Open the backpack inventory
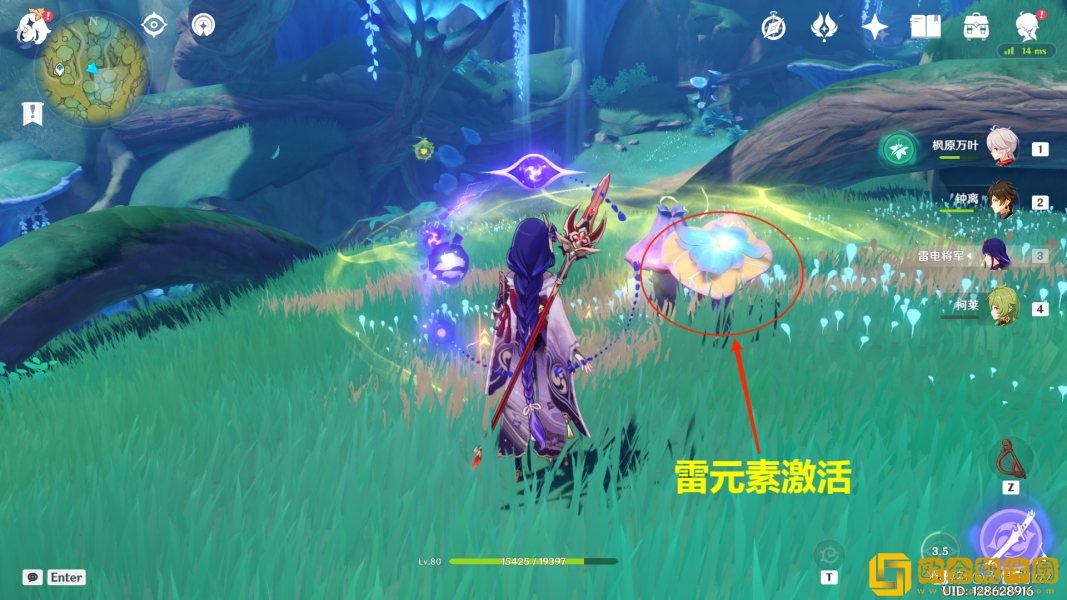The height and width of the screenshot is (600, 1067). 976,27
